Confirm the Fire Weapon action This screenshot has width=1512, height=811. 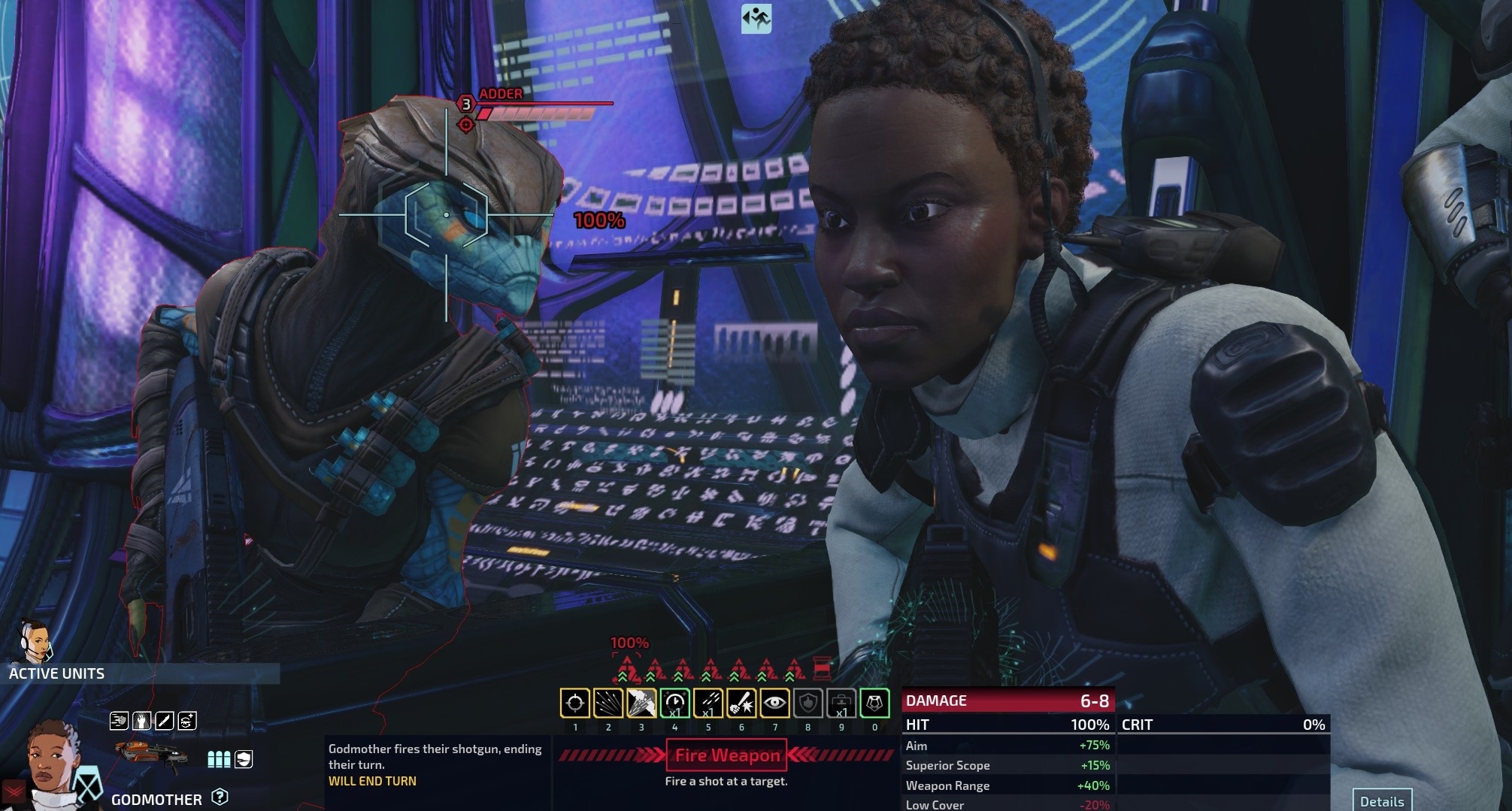point(726,755)
